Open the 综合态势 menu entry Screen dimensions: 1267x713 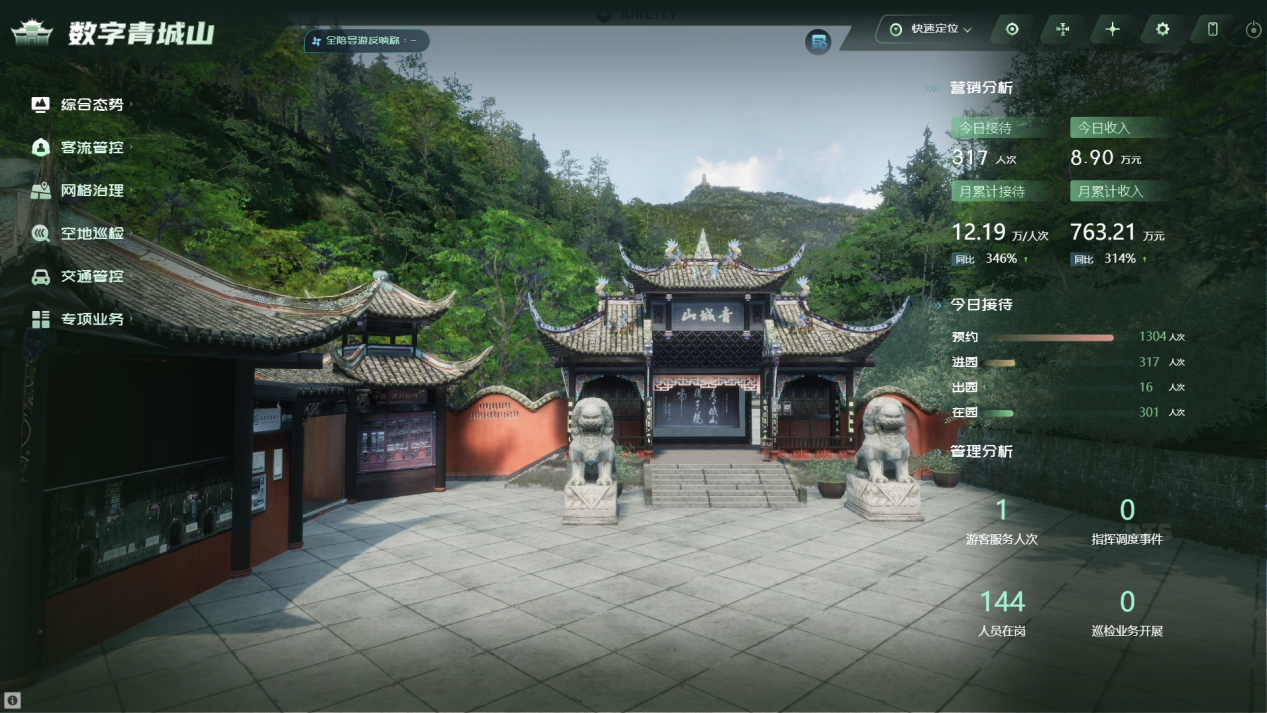tap(91, 104)
